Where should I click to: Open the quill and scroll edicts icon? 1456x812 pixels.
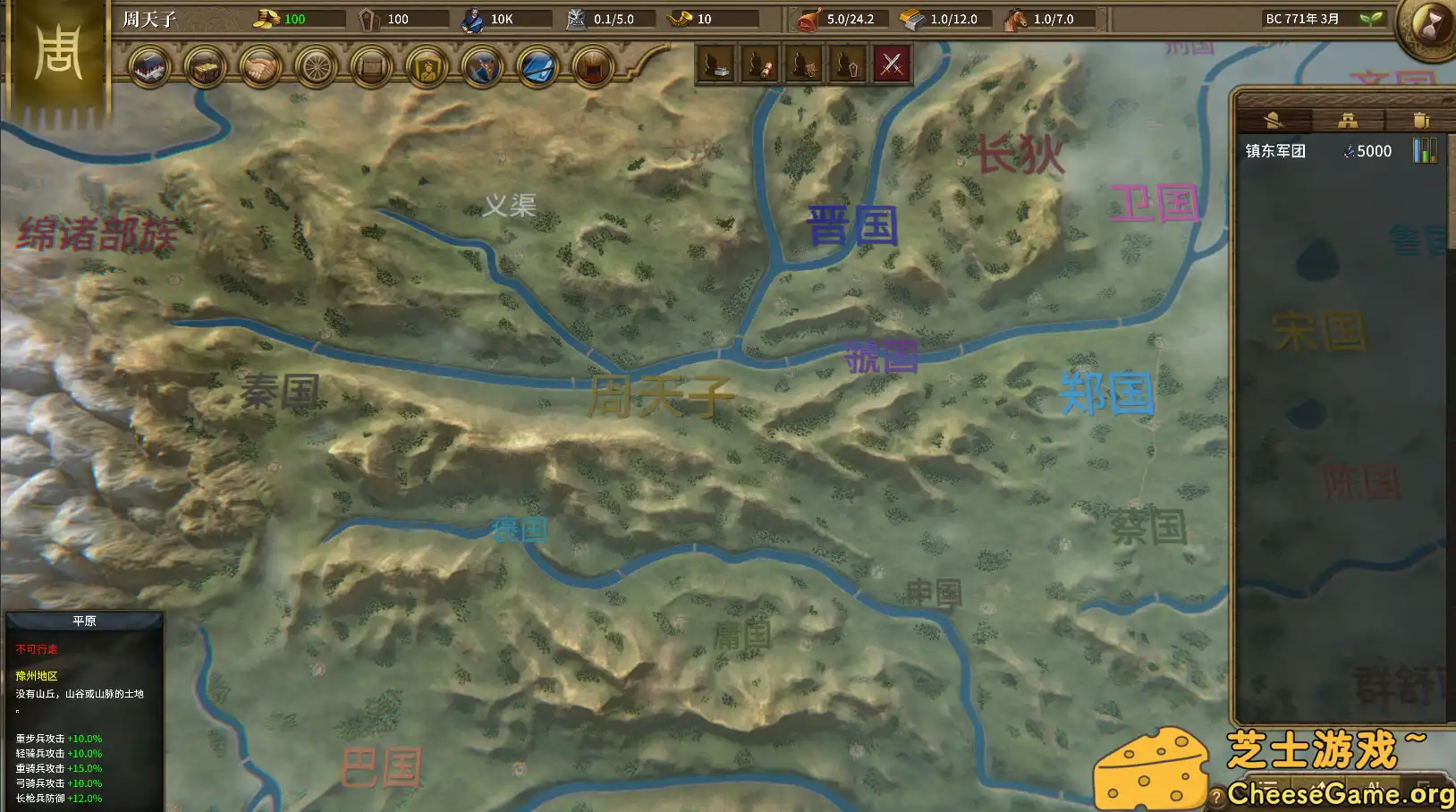click(538, 67)
